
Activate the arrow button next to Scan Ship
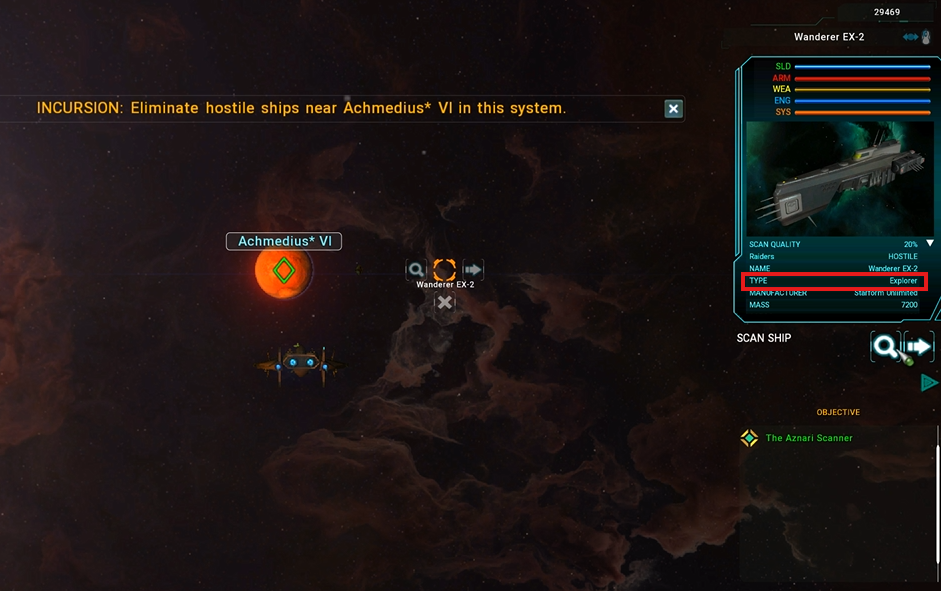click(x=919, y=347)
